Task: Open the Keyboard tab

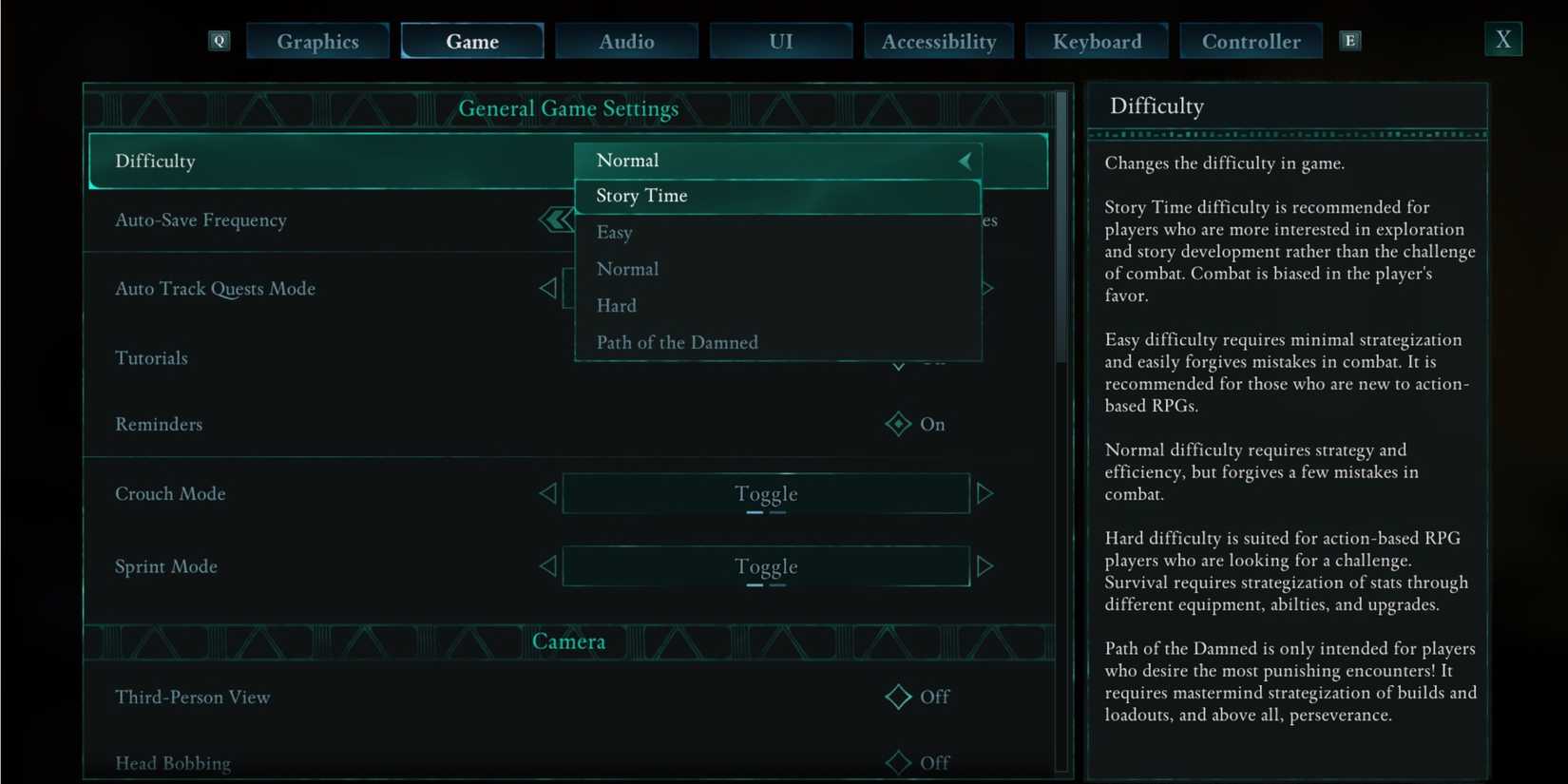Action: coord(1097,41)
